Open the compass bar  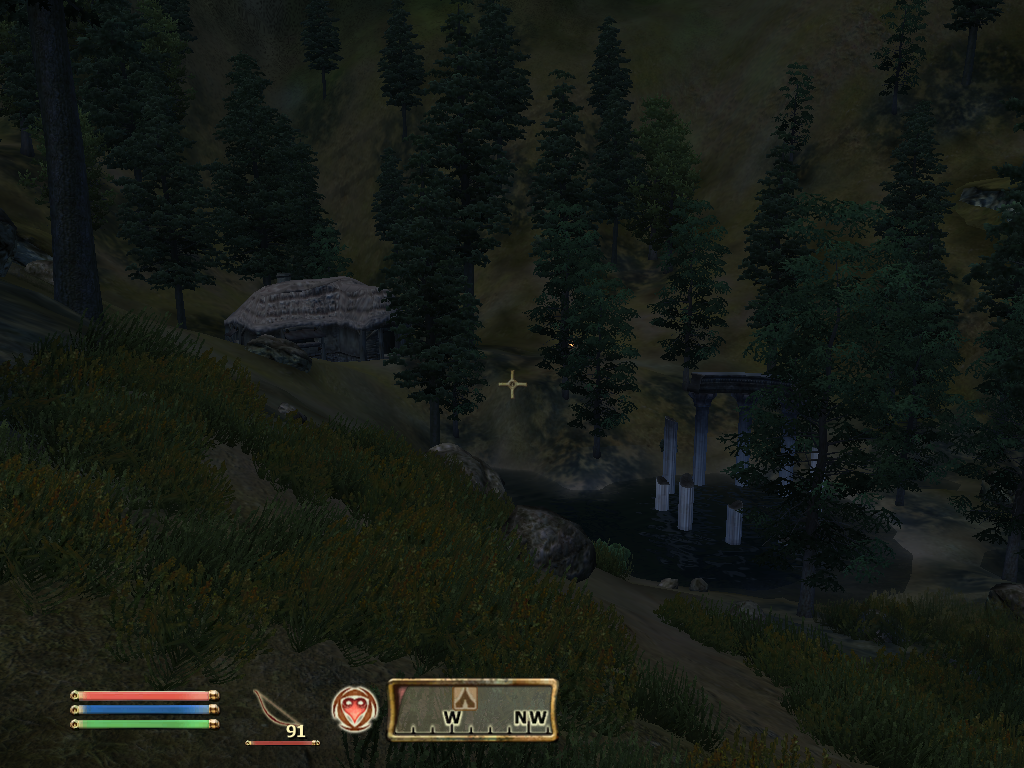click(472, 710)
